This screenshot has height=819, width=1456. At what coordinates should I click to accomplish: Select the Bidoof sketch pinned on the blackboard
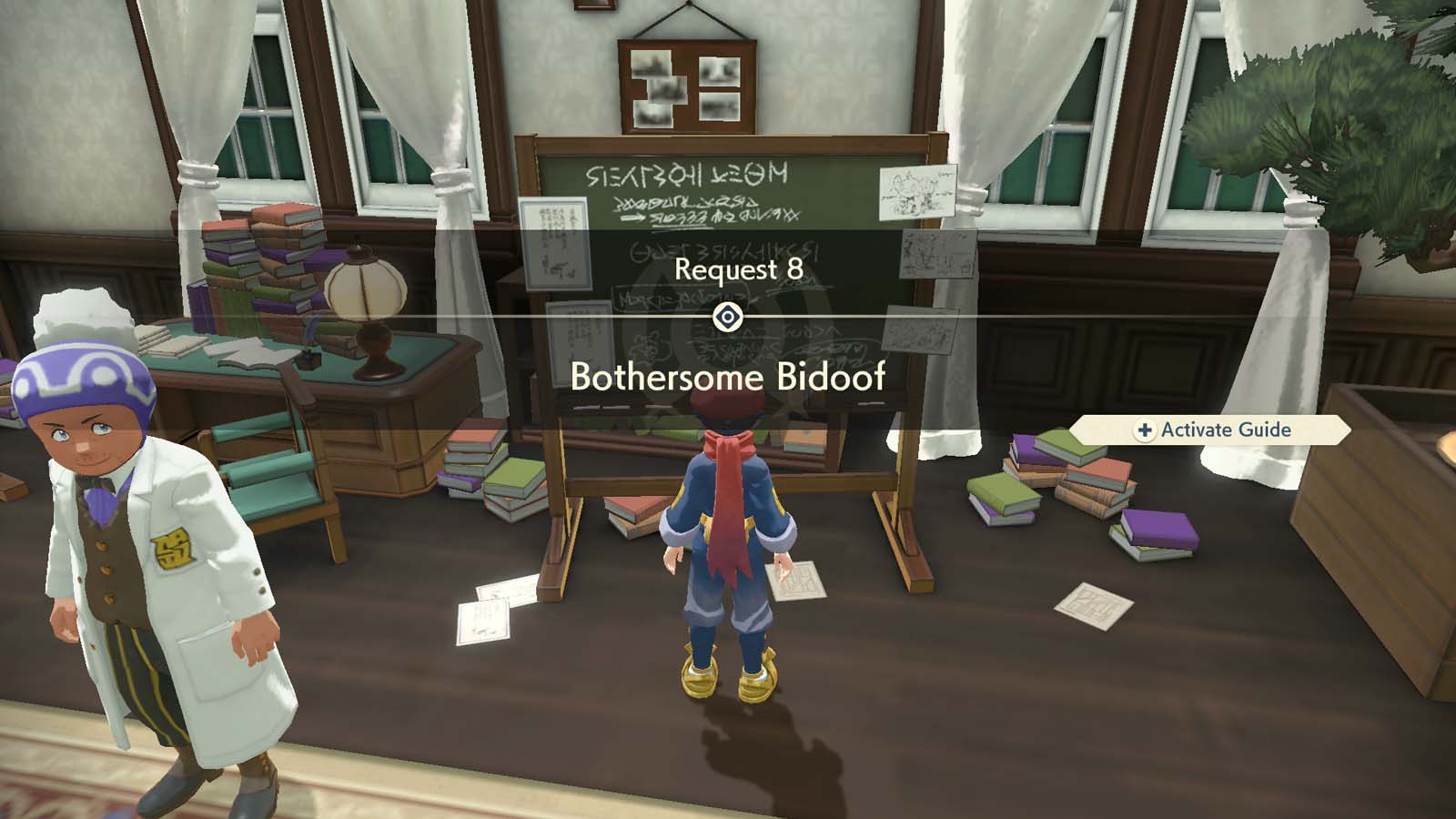coord(916,193)
